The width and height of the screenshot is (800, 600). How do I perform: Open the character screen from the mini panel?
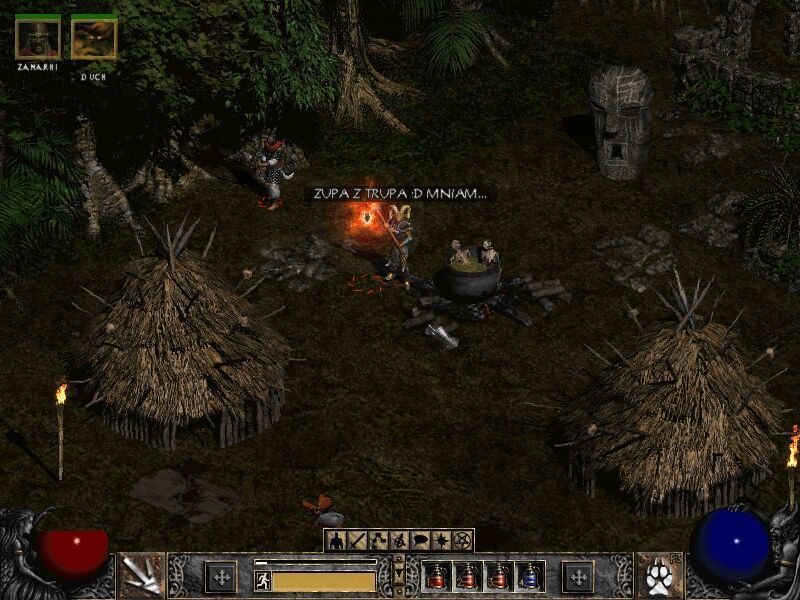[x=336, y=541]
